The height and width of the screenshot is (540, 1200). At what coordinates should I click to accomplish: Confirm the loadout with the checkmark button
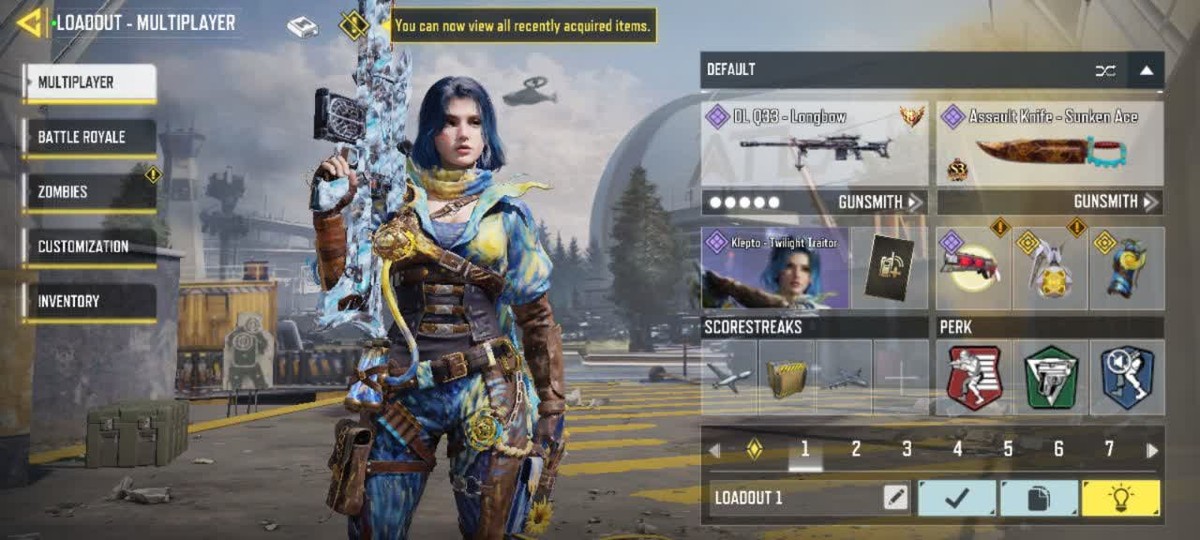pyautogui.click(x=957, y=498)
